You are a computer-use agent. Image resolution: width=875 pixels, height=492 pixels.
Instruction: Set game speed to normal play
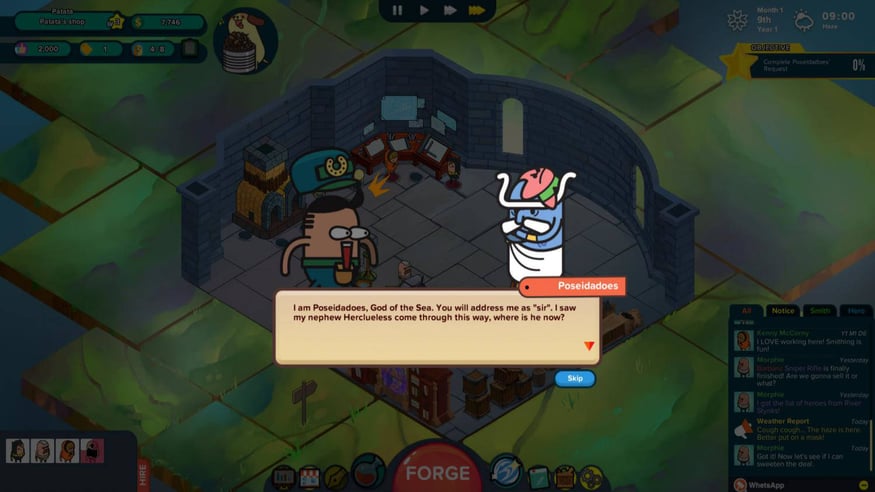(x=424, y=11)
